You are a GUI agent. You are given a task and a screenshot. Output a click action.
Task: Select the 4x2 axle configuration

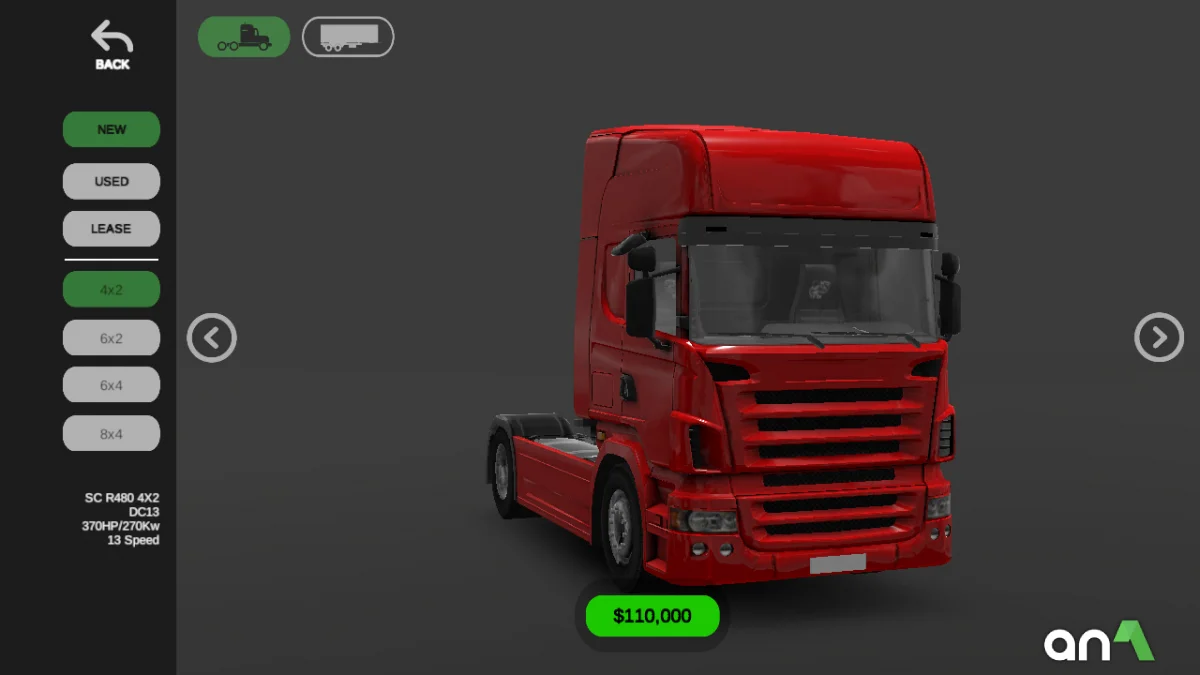[x=111, y=290]
